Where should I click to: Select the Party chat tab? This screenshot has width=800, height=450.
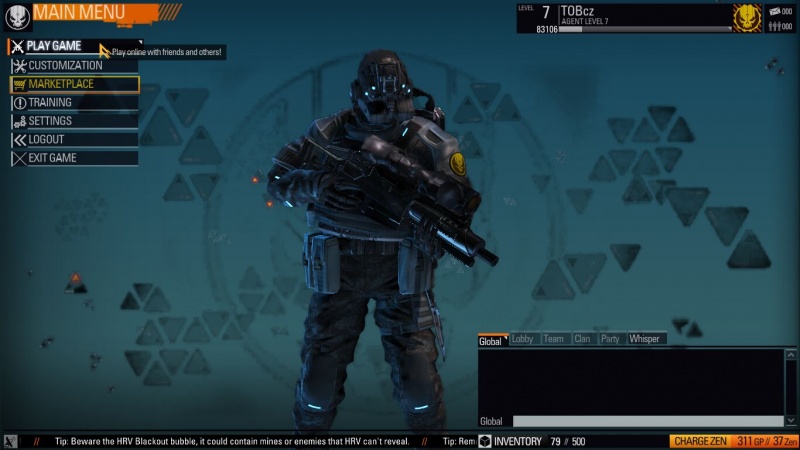click(610, 339)
